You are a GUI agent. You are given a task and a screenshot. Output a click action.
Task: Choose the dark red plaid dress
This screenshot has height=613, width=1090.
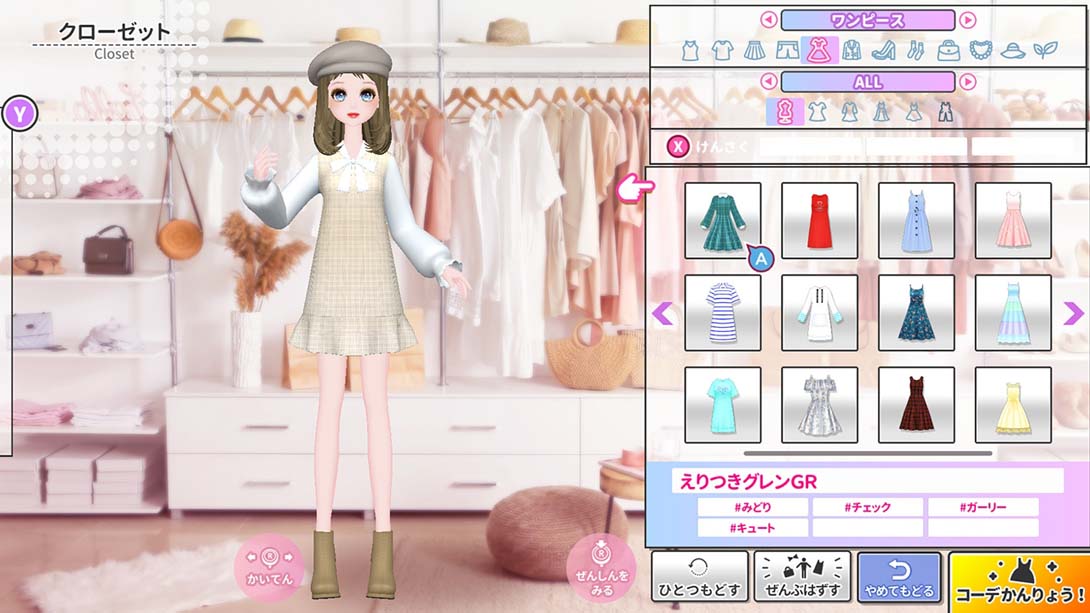click(916, 404)
